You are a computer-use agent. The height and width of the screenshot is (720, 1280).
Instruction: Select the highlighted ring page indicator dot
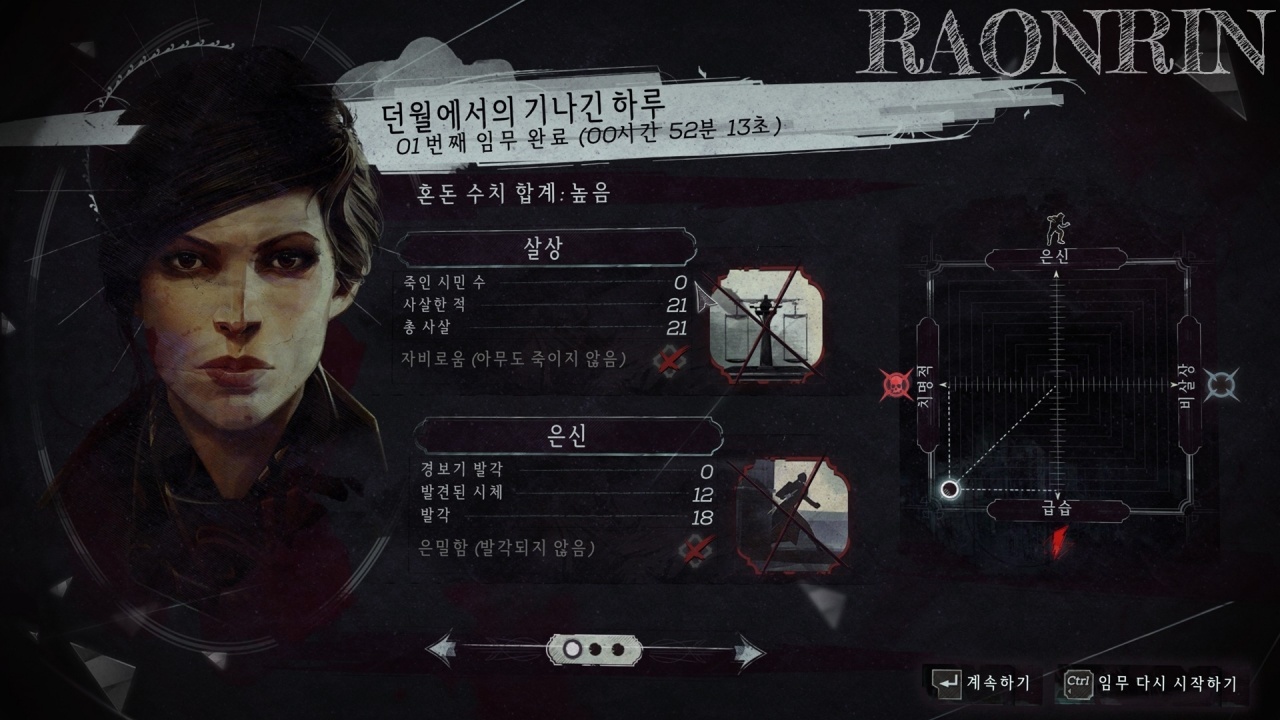pos(573,650)
